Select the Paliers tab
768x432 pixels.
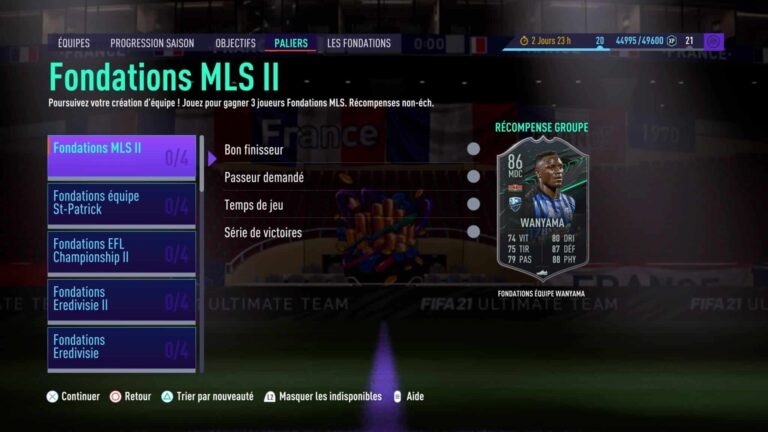point(291,43)
